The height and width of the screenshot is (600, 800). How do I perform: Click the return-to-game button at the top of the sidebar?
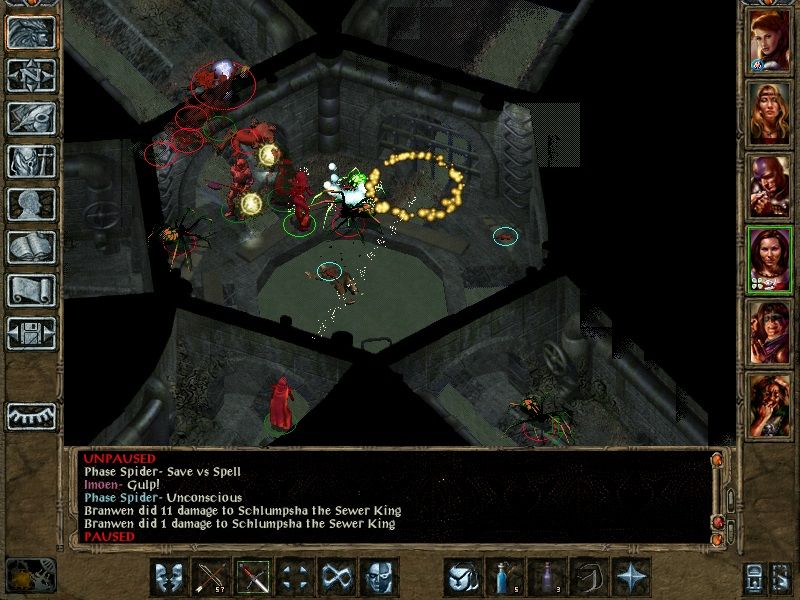[31, 32]
